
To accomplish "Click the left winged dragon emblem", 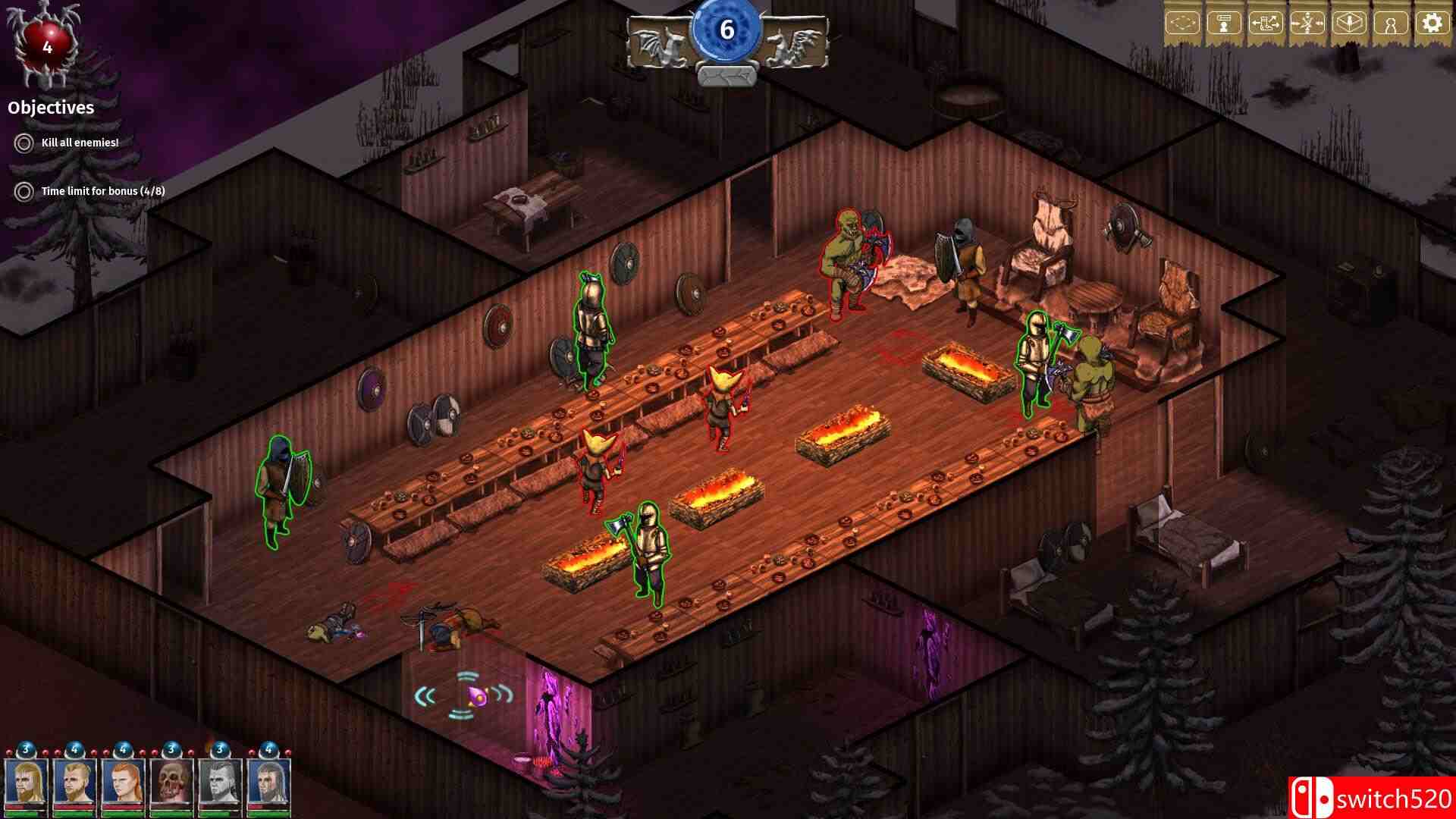I will [658, 43].
